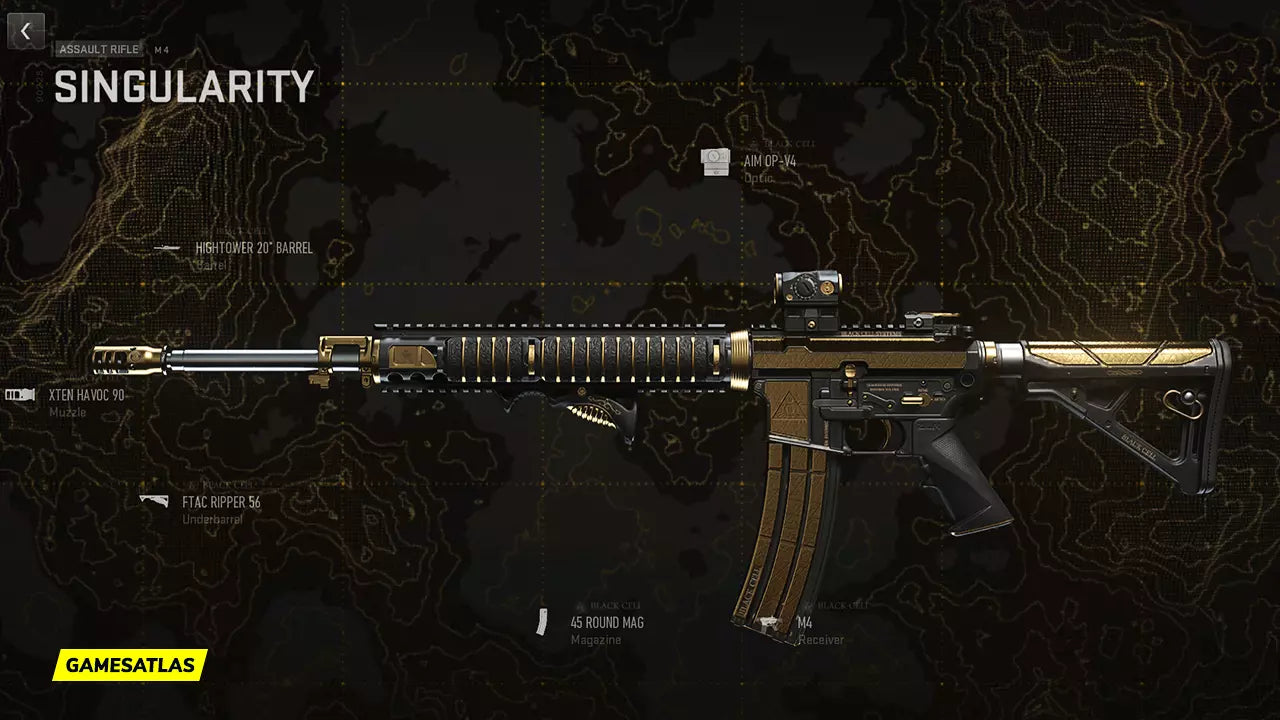The image size is (1280, 720).
Task: Go back using the top-left arrow button
Action: click(x=26, y=31)
